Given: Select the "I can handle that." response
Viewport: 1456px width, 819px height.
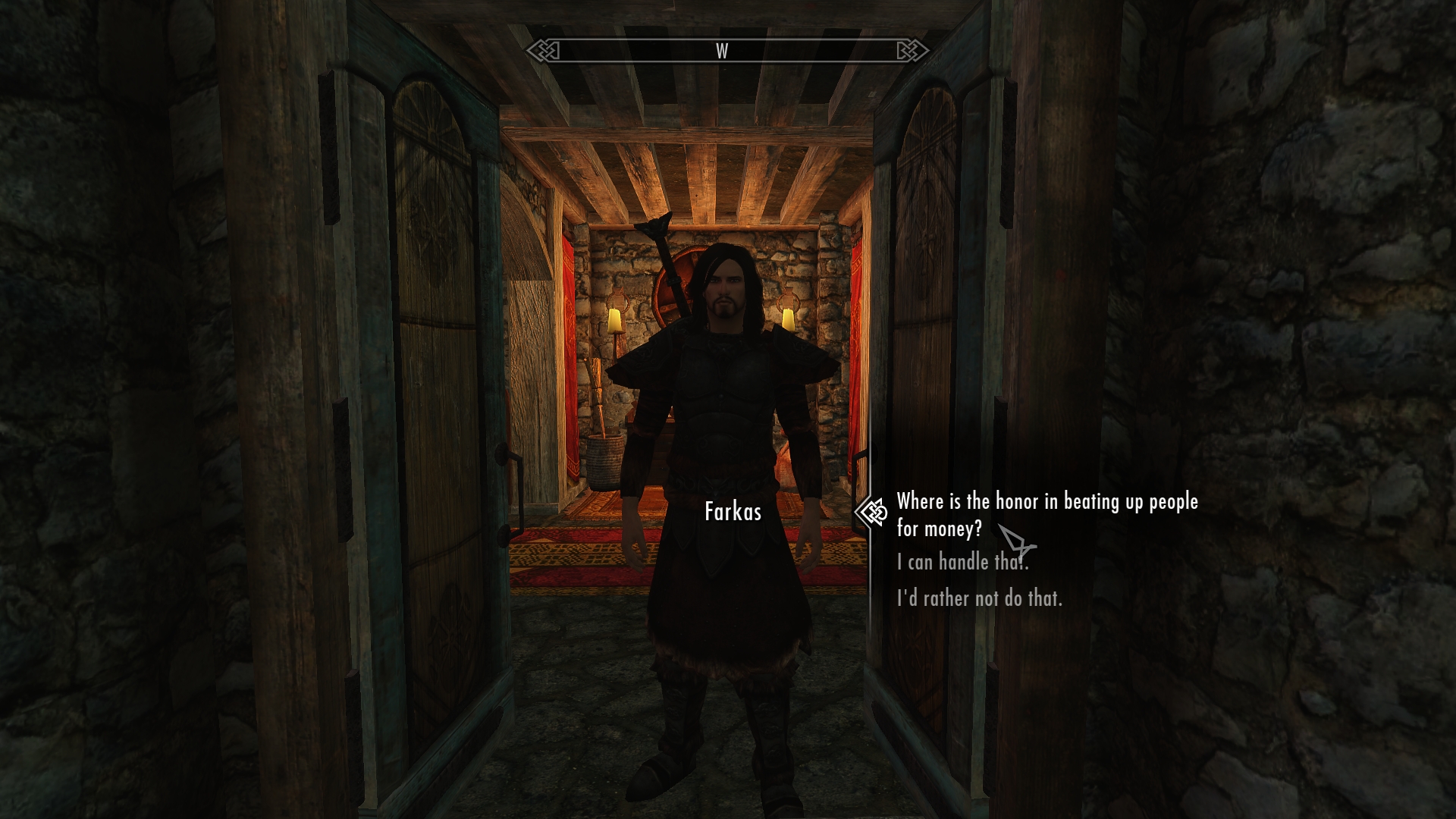Looking at the screenshot, I should [962, 562].
